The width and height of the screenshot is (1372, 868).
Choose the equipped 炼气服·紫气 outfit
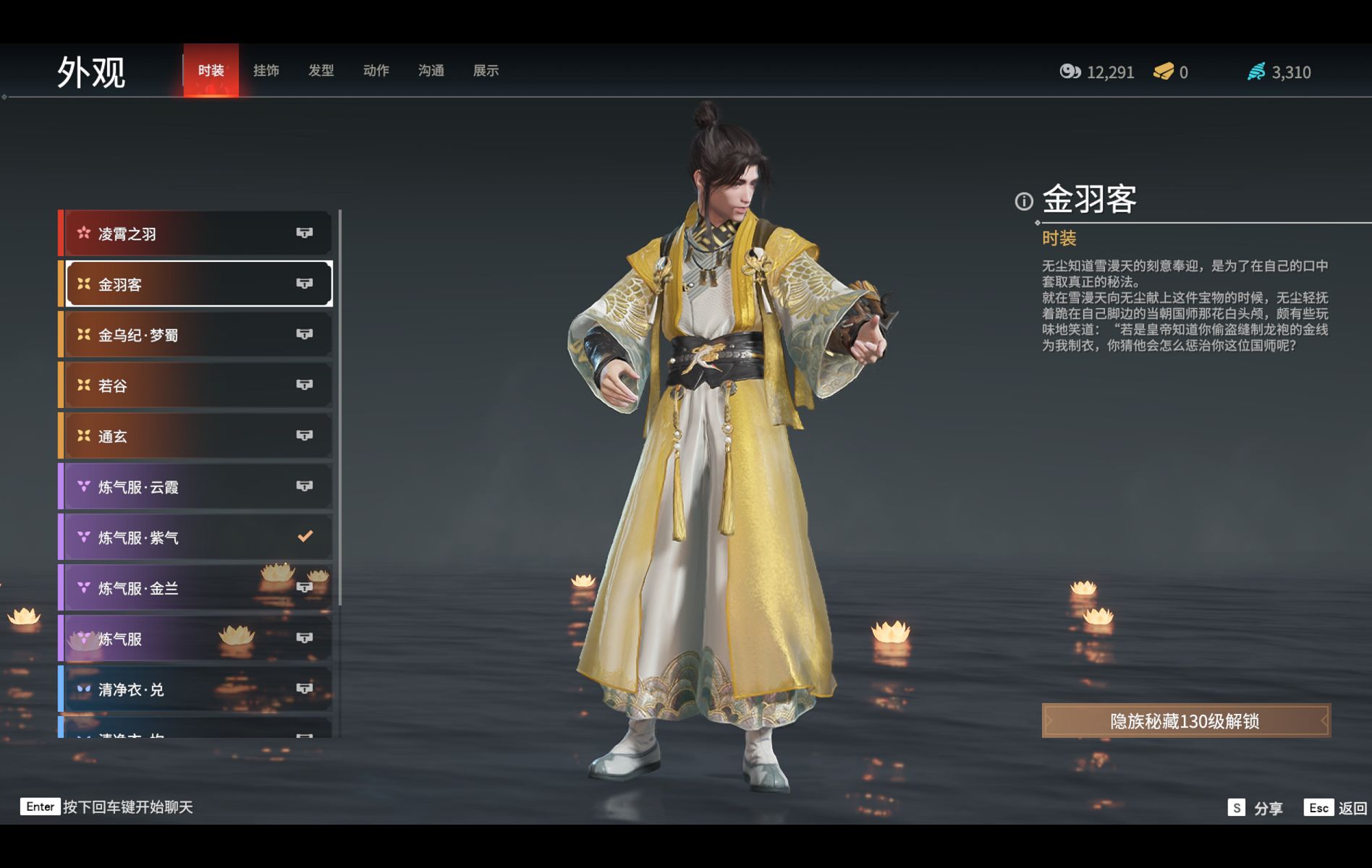(197, 537)
